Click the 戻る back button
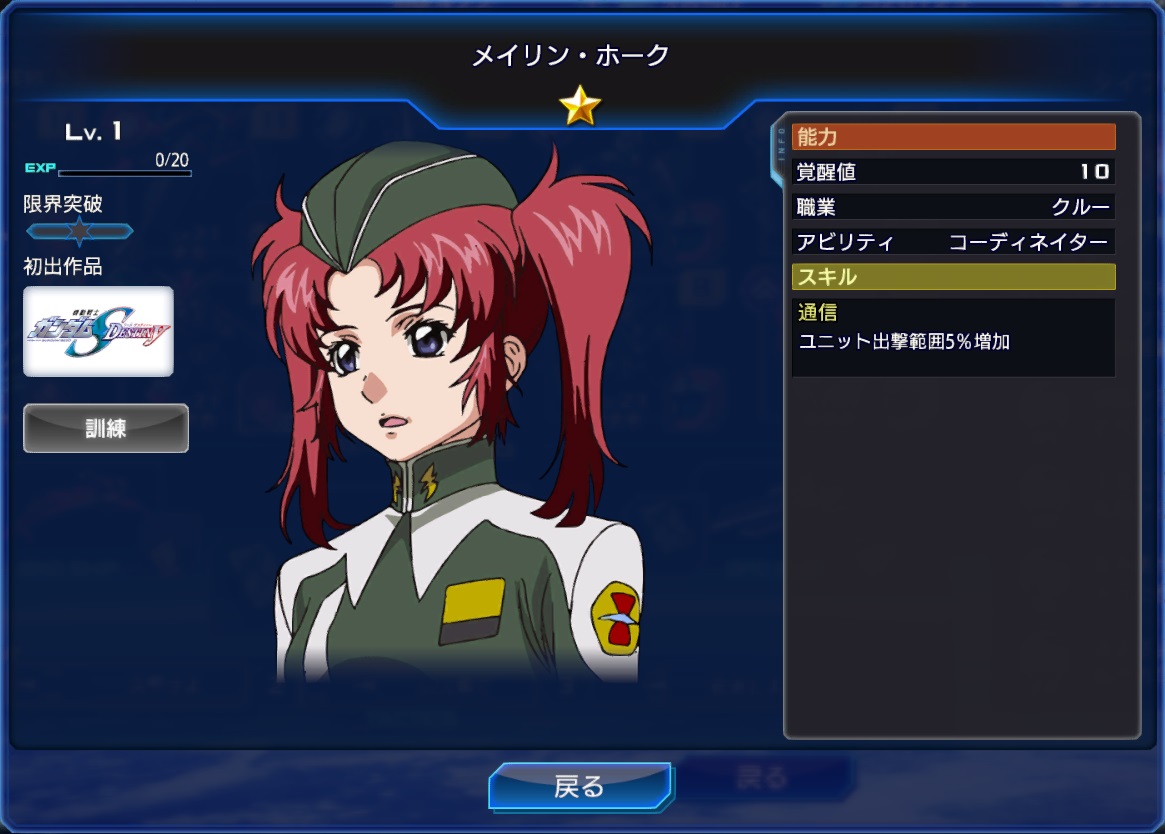 click(x=580, y=786)
